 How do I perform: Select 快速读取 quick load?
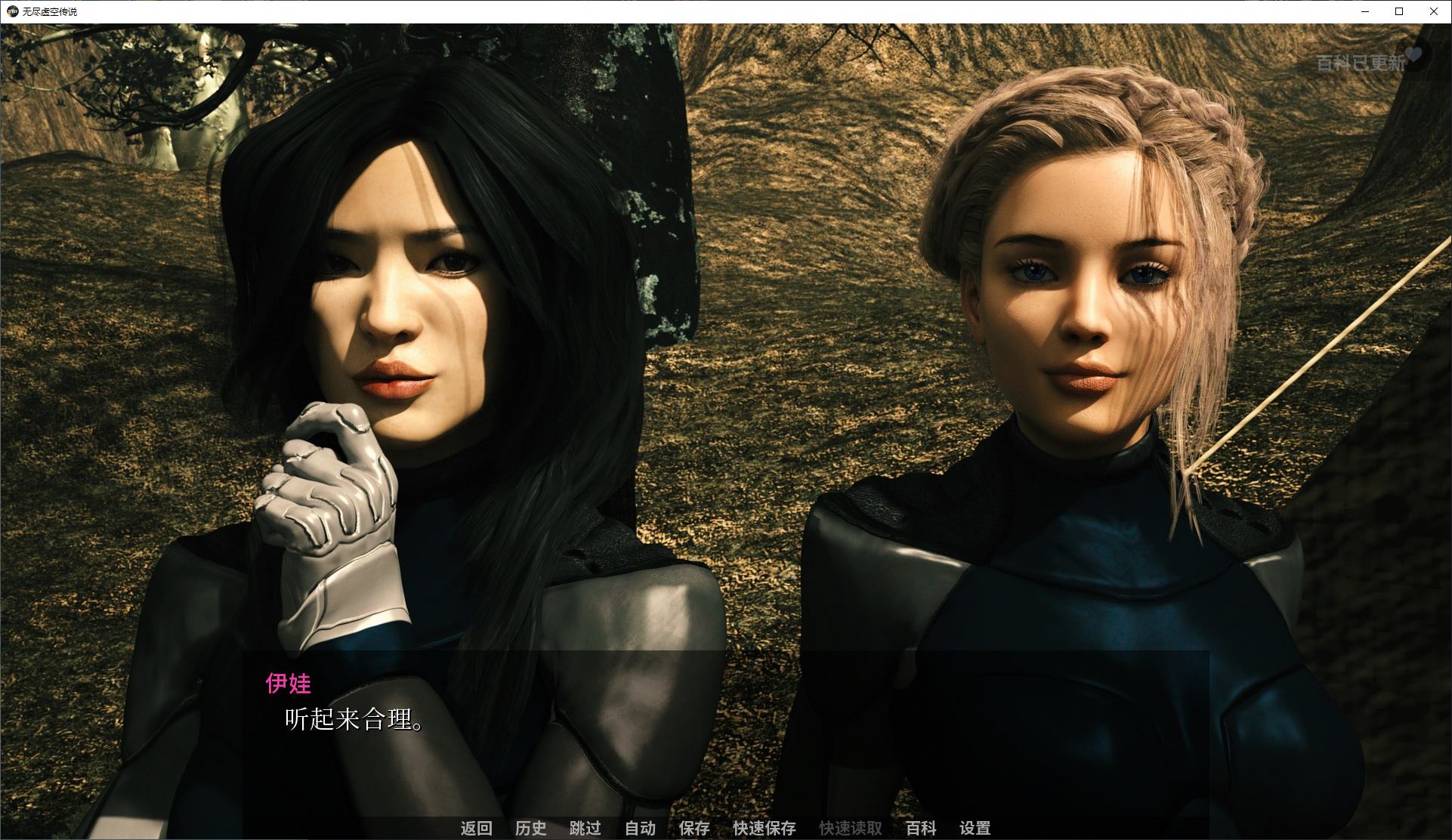click(x=850, y=828)
